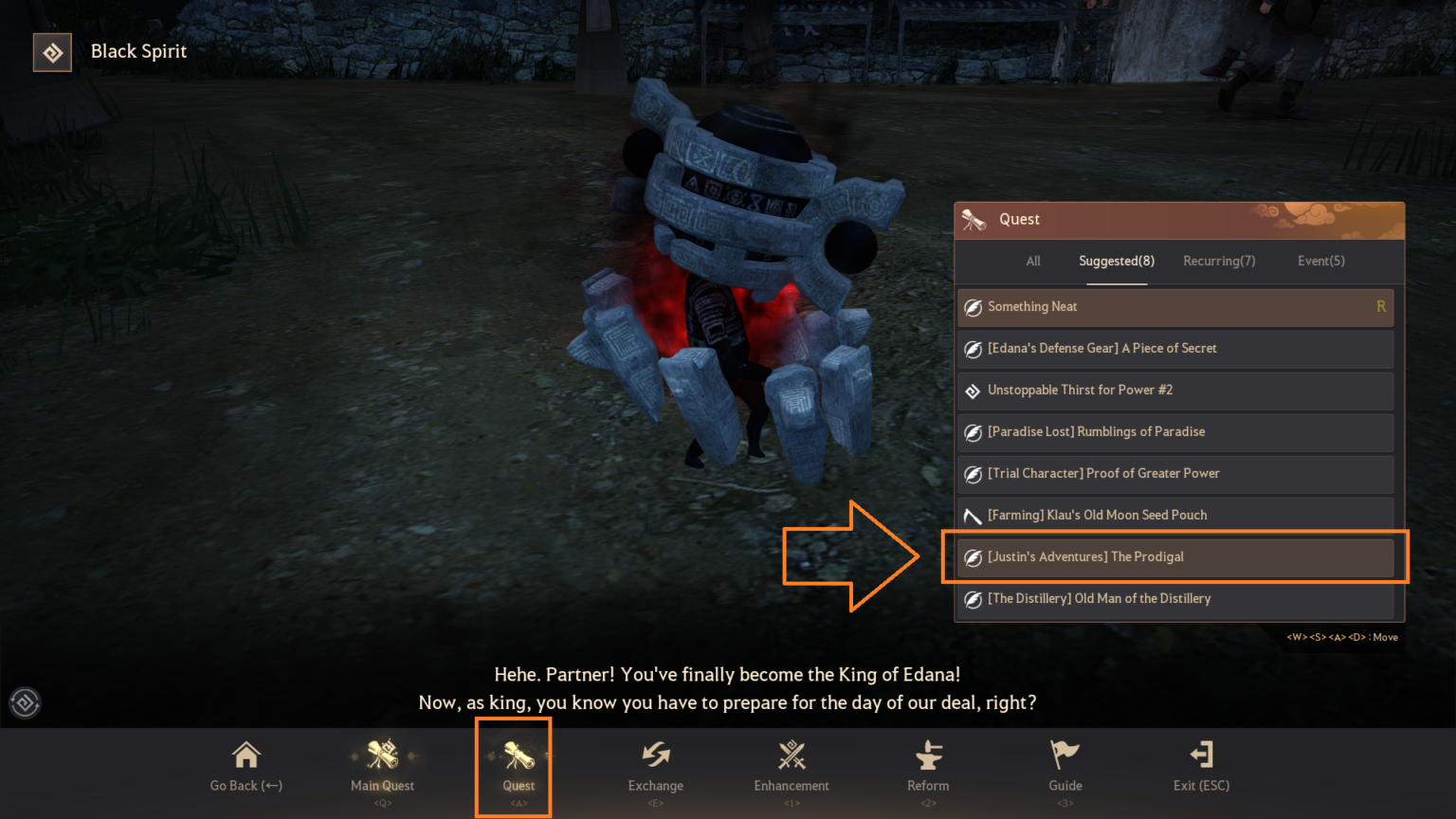Image resolution: width=1456 pixels, height=819 pixels.
Task: Open the Recurring quests list
Action: click(1219, 261)
